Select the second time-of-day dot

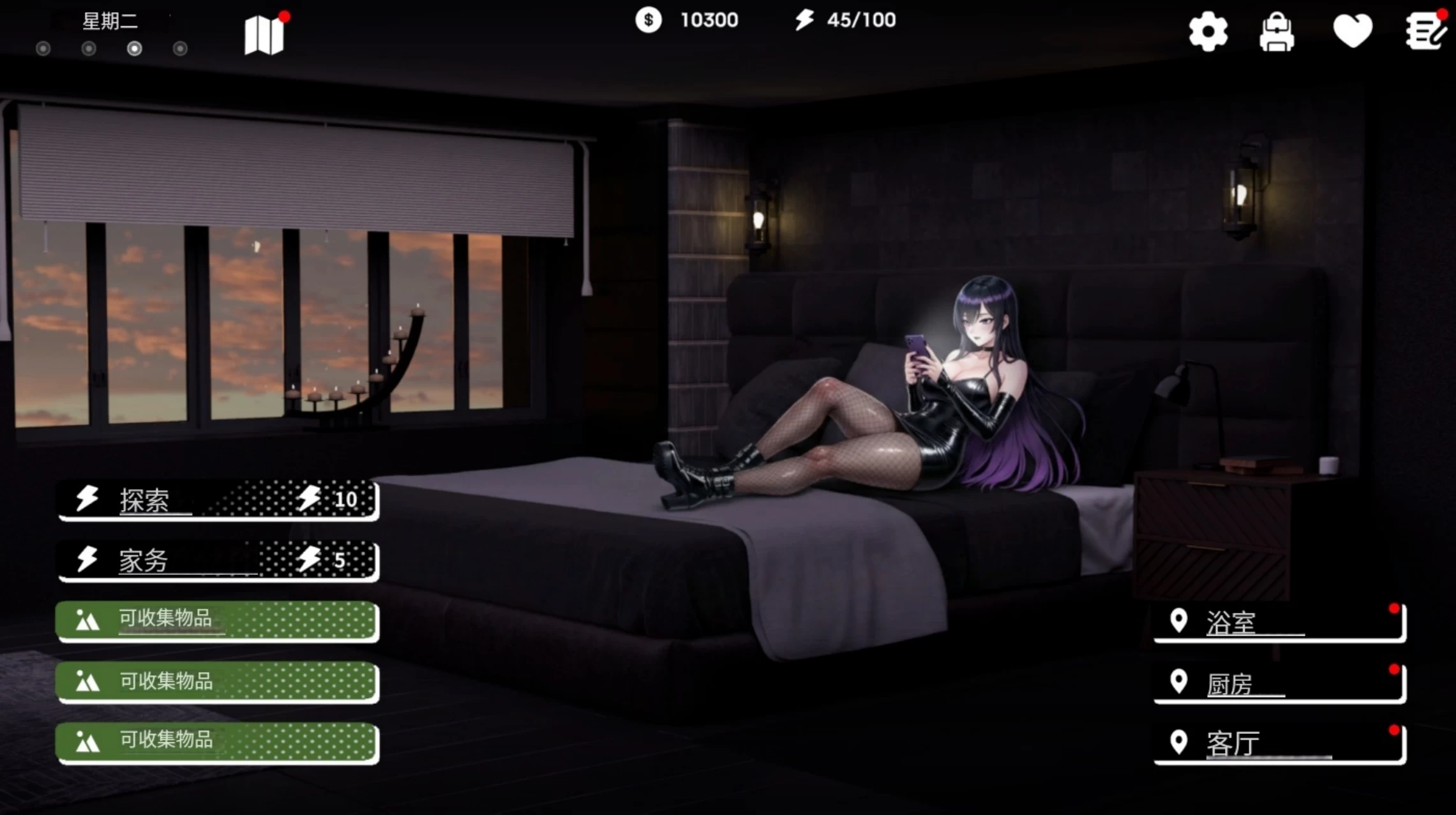point(89,48)
